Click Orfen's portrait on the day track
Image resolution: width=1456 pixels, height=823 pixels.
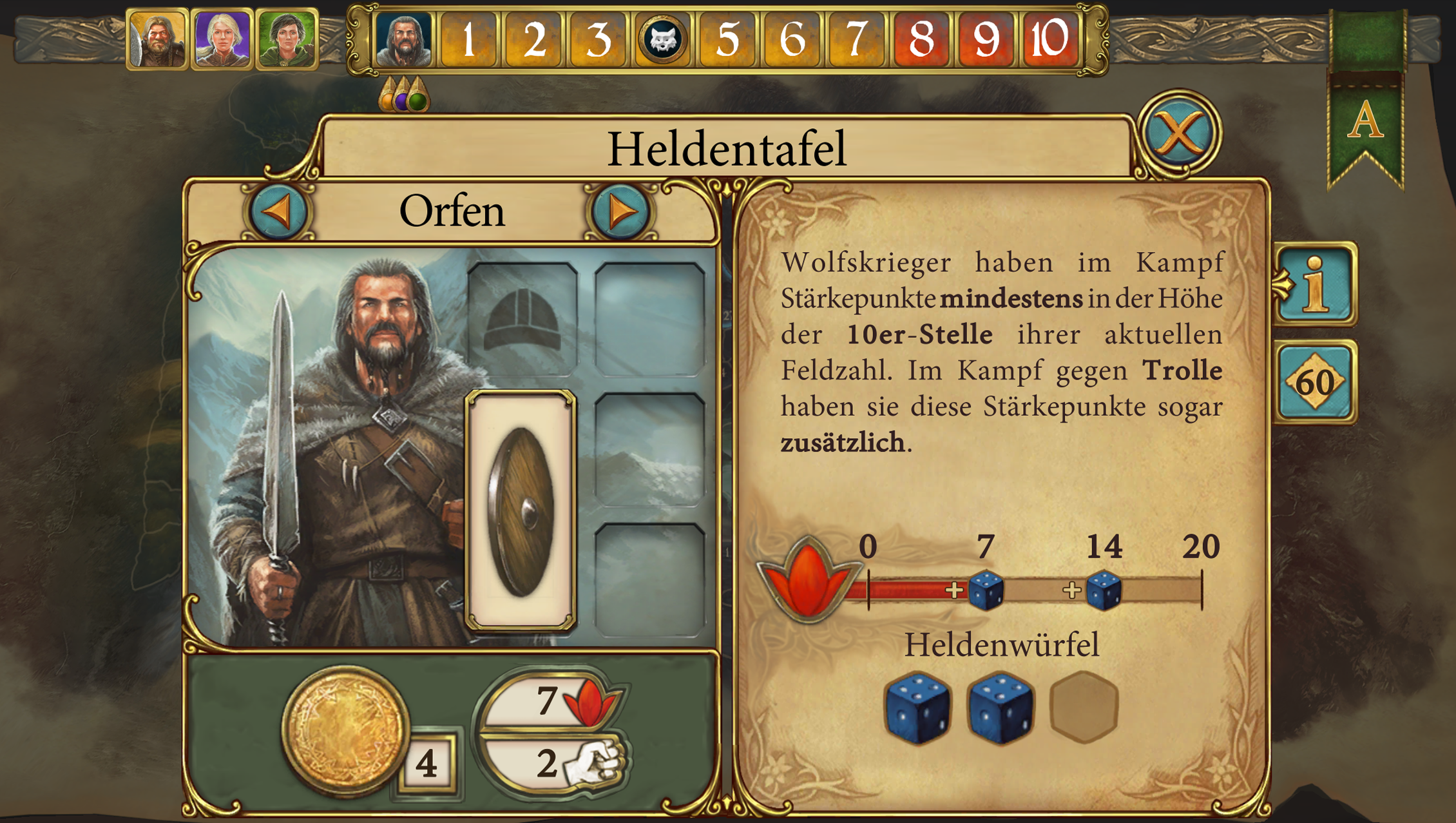(404, 39)
